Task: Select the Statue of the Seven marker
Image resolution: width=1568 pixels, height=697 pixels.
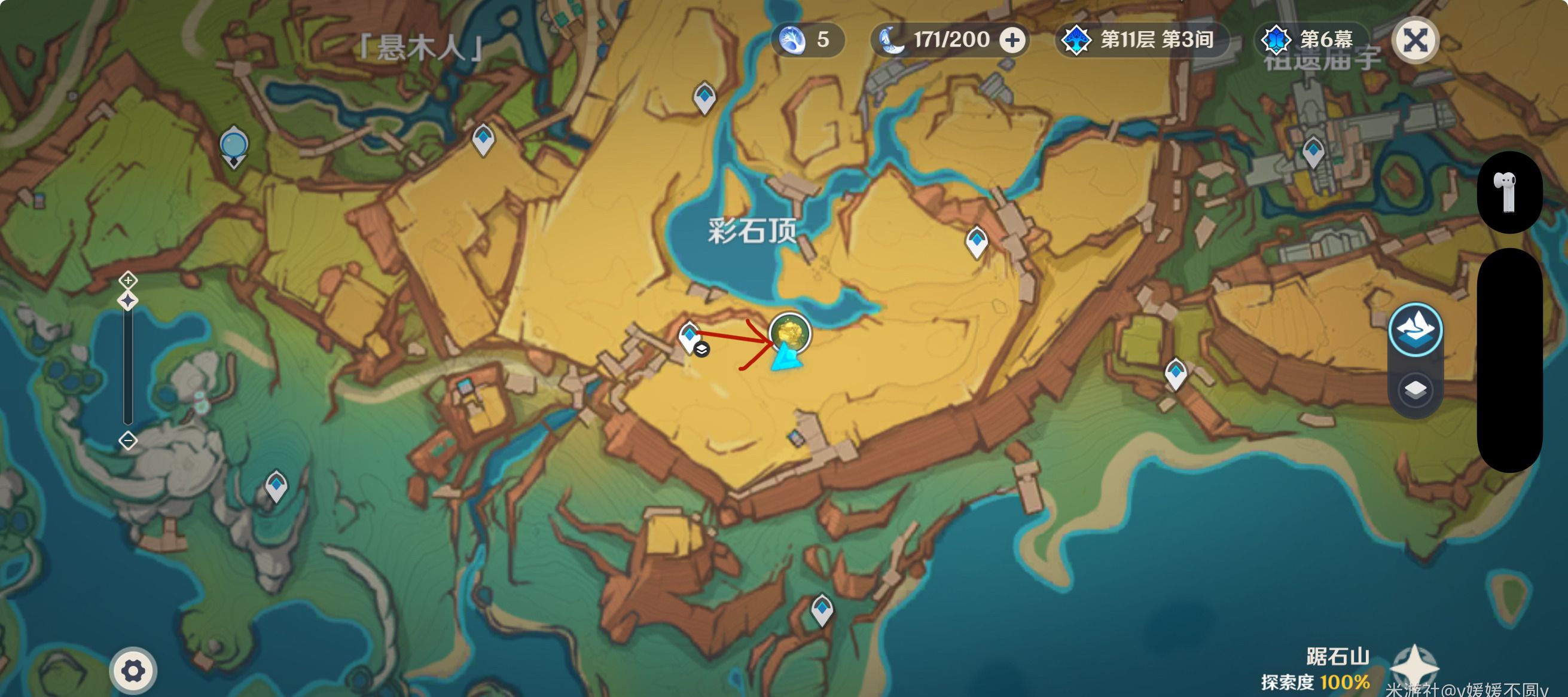Action: (x=234, y=146)
